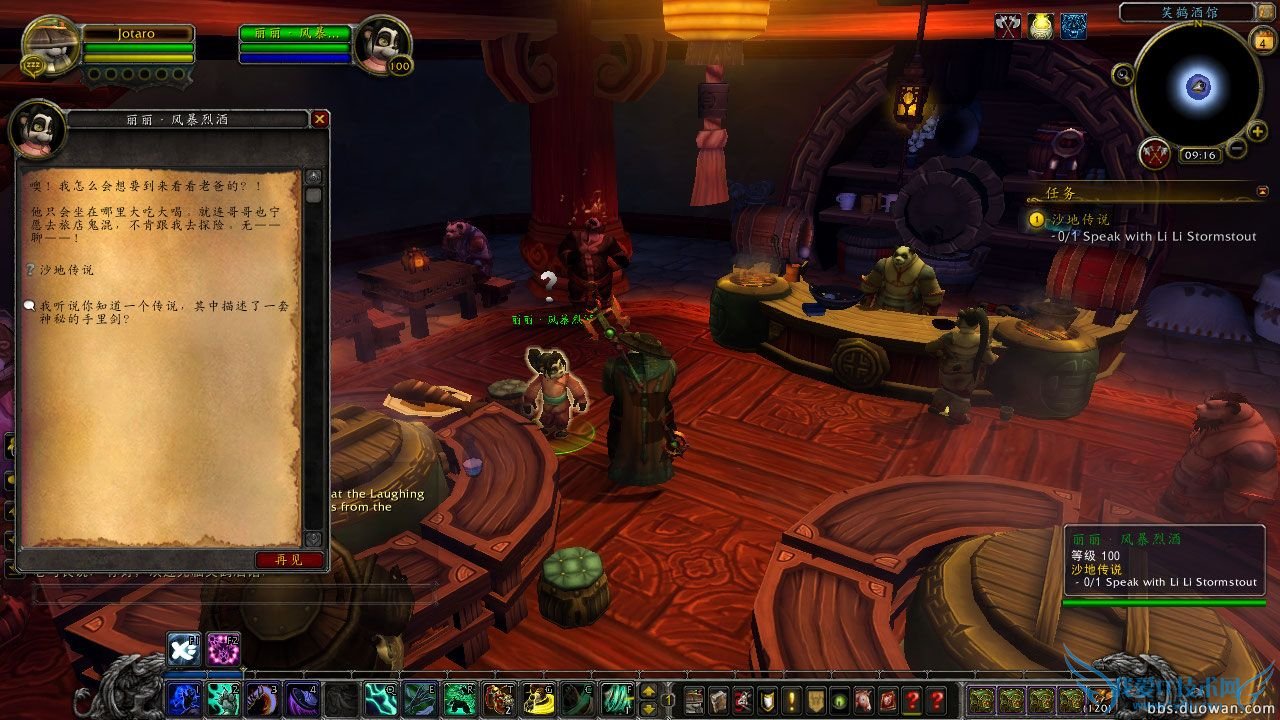1280x720 pixels.
Task: Open the achievements micro menu
Action: click(766, 699)
